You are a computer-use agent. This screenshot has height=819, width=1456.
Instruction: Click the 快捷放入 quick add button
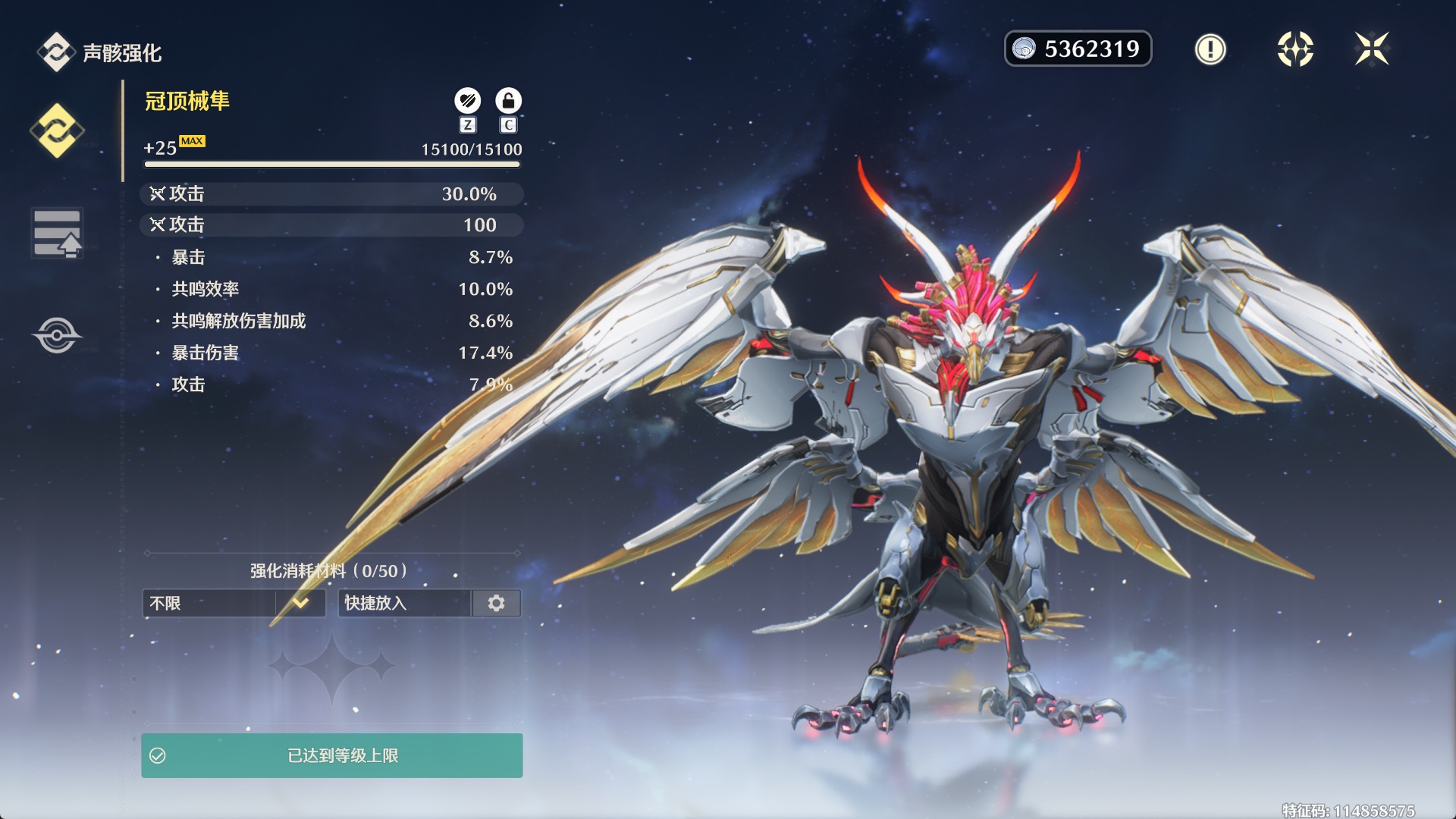[404, 603]
